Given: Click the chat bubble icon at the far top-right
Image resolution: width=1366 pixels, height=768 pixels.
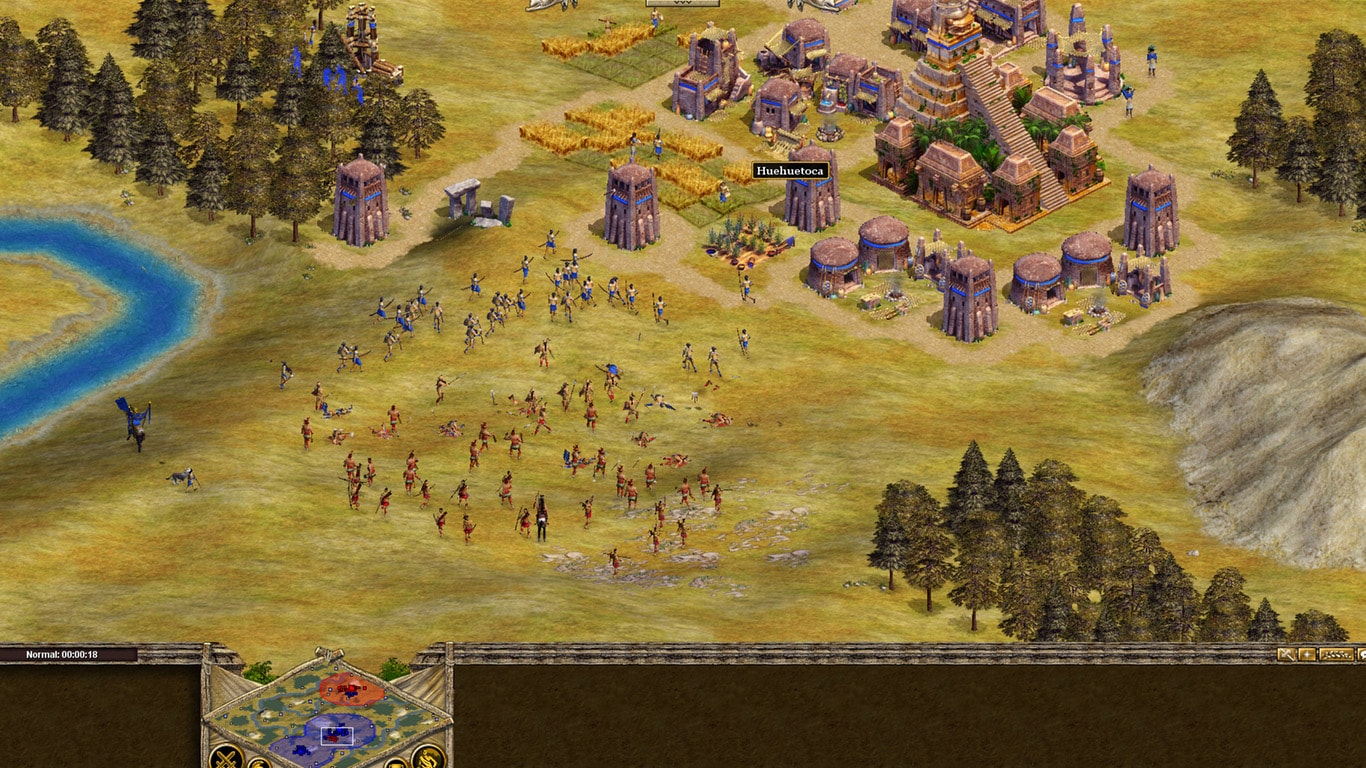Looking at the screenshot, I should pyautogui.click(x=1362, y=654).
